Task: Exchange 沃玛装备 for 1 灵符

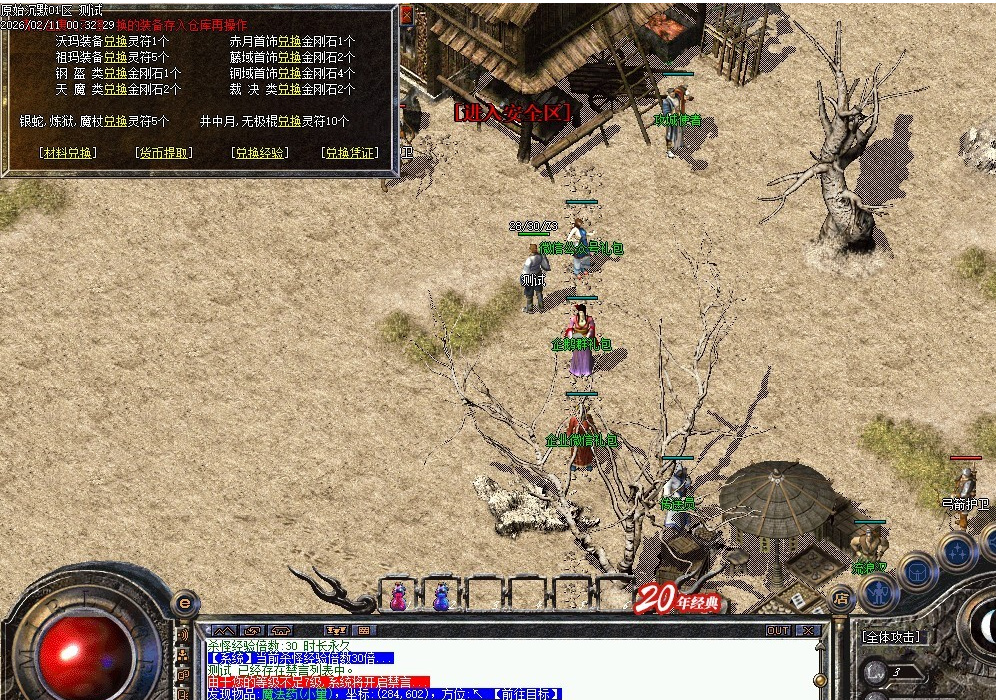Action: 116,42
